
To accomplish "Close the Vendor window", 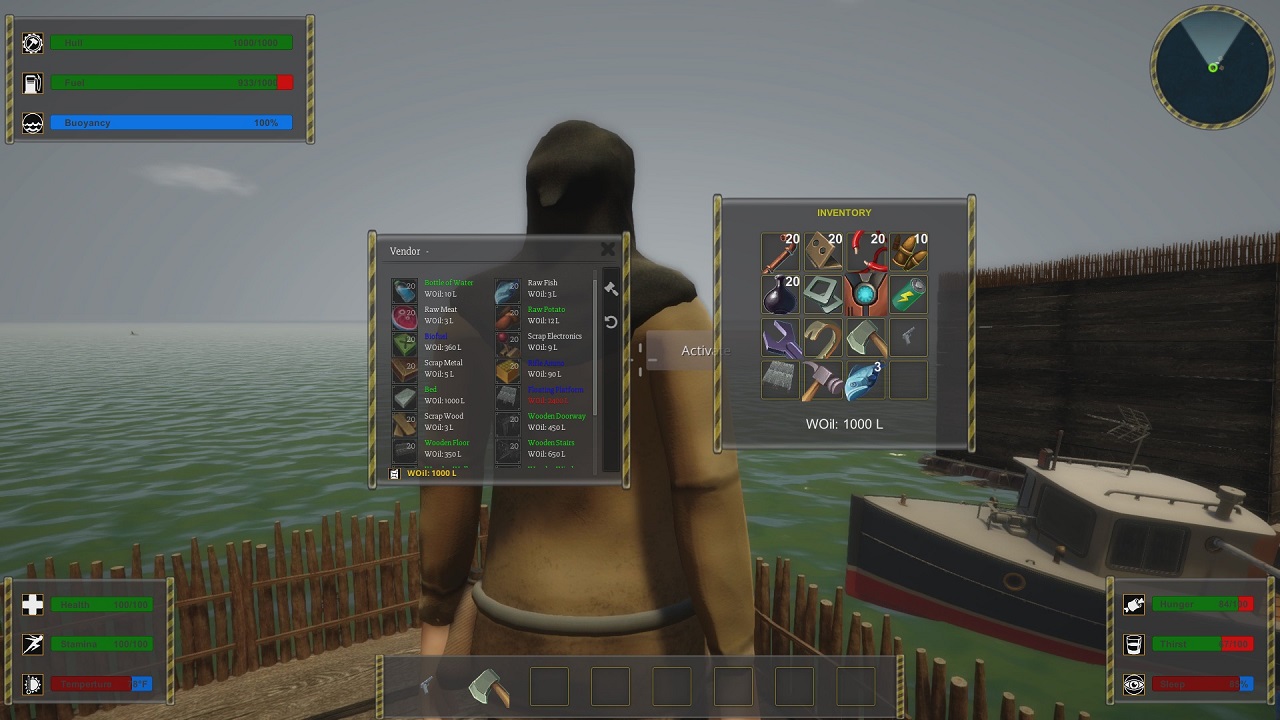I will (607, 250).
